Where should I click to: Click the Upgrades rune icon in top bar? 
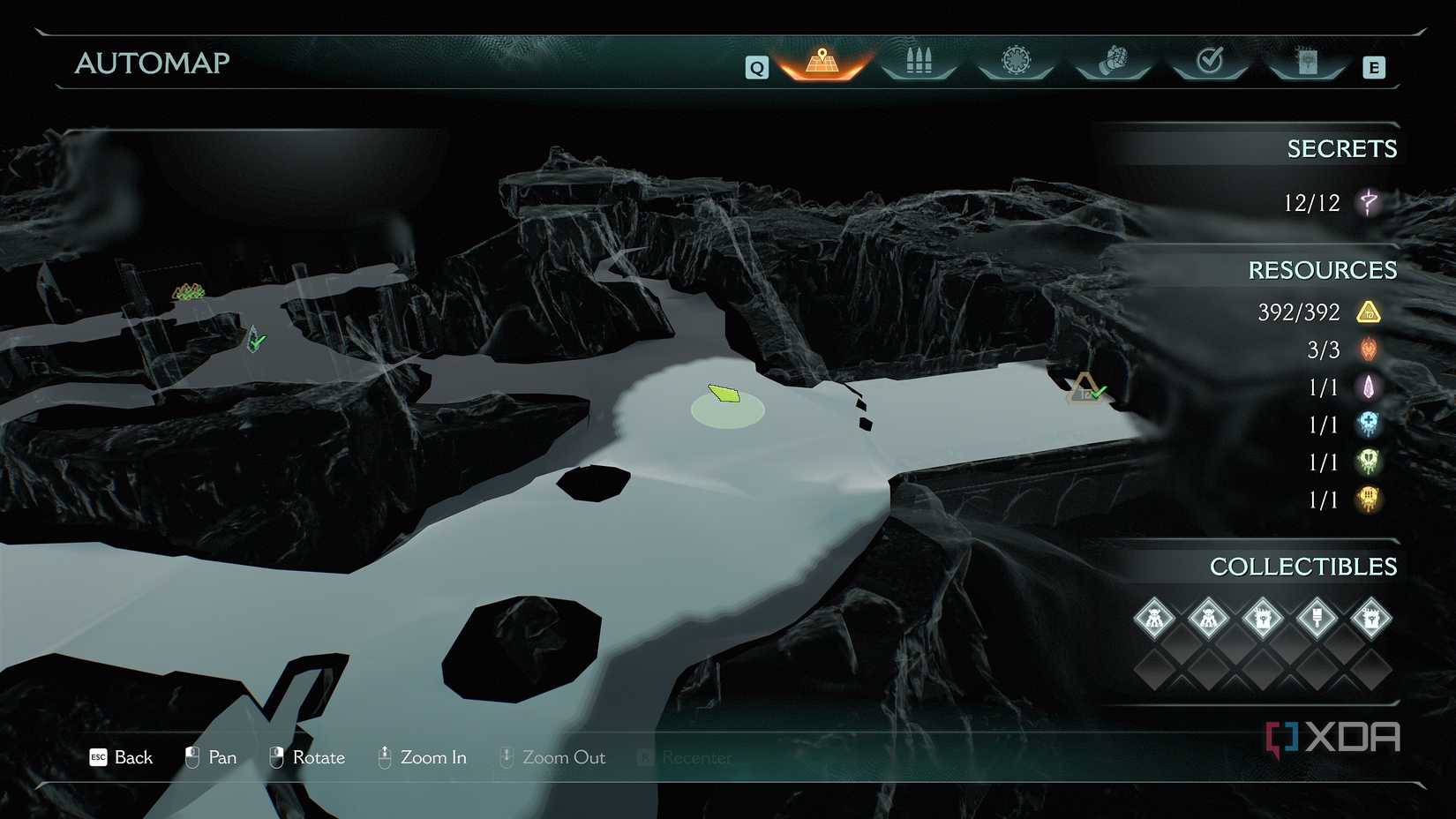click(x=1015, y=58)
